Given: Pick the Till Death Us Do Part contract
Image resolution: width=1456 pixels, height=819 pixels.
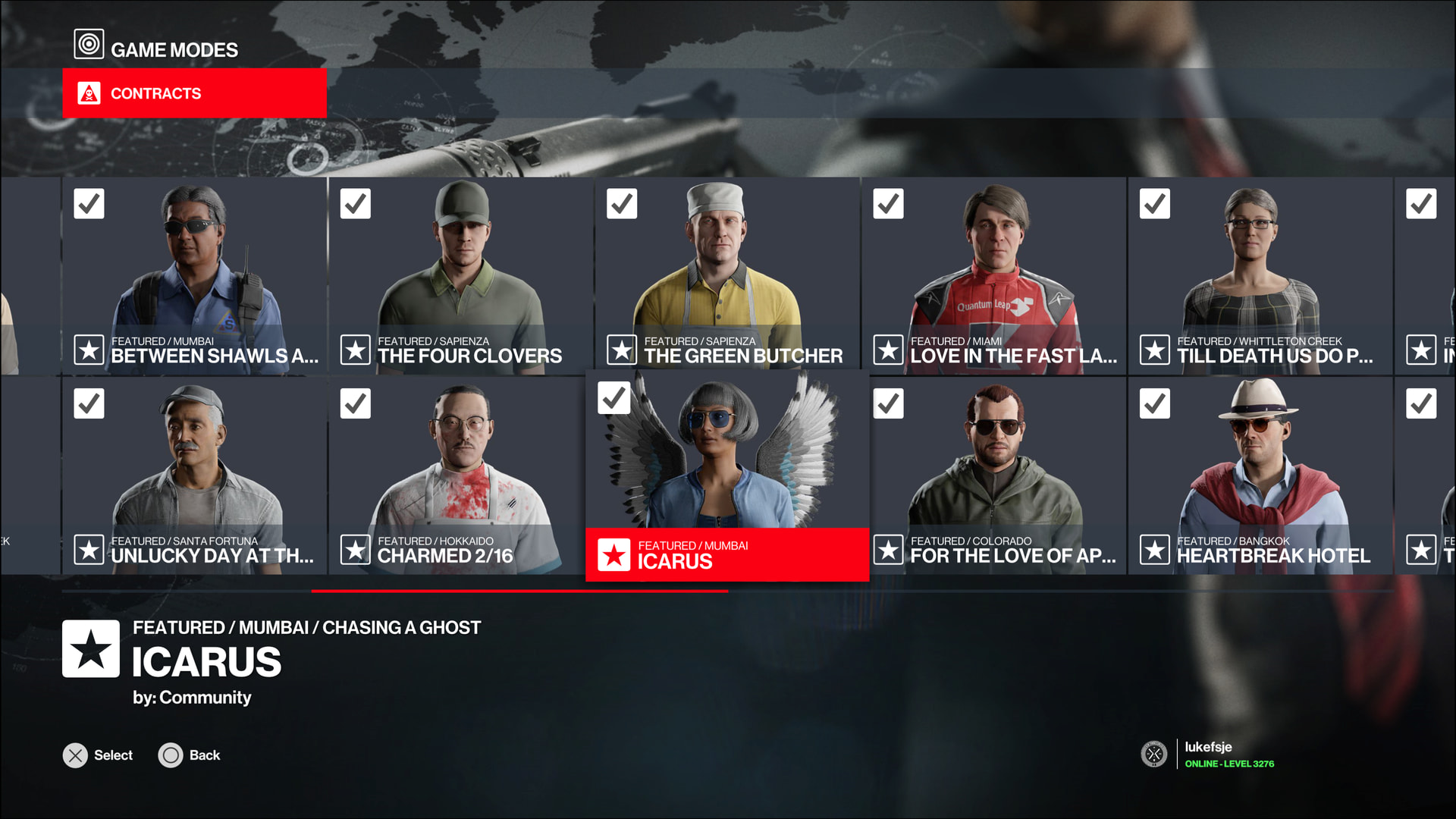Looking at the screenshot, I should coord(1260,276).
